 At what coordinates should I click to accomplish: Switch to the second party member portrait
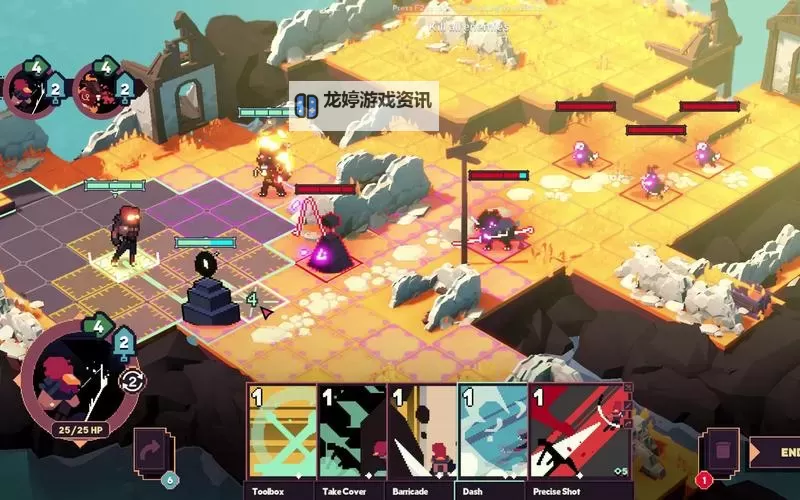(98, 91)
